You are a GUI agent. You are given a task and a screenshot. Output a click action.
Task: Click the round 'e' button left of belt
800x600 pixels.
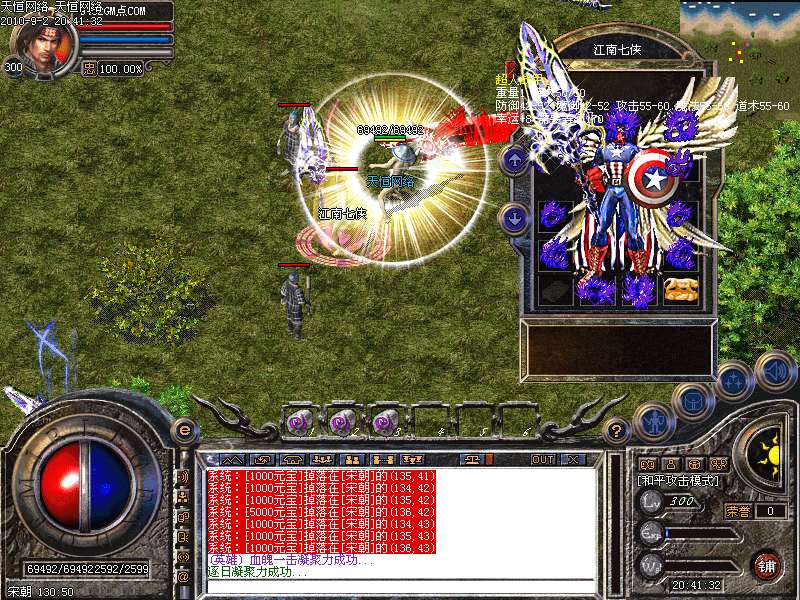click(183, 430)
